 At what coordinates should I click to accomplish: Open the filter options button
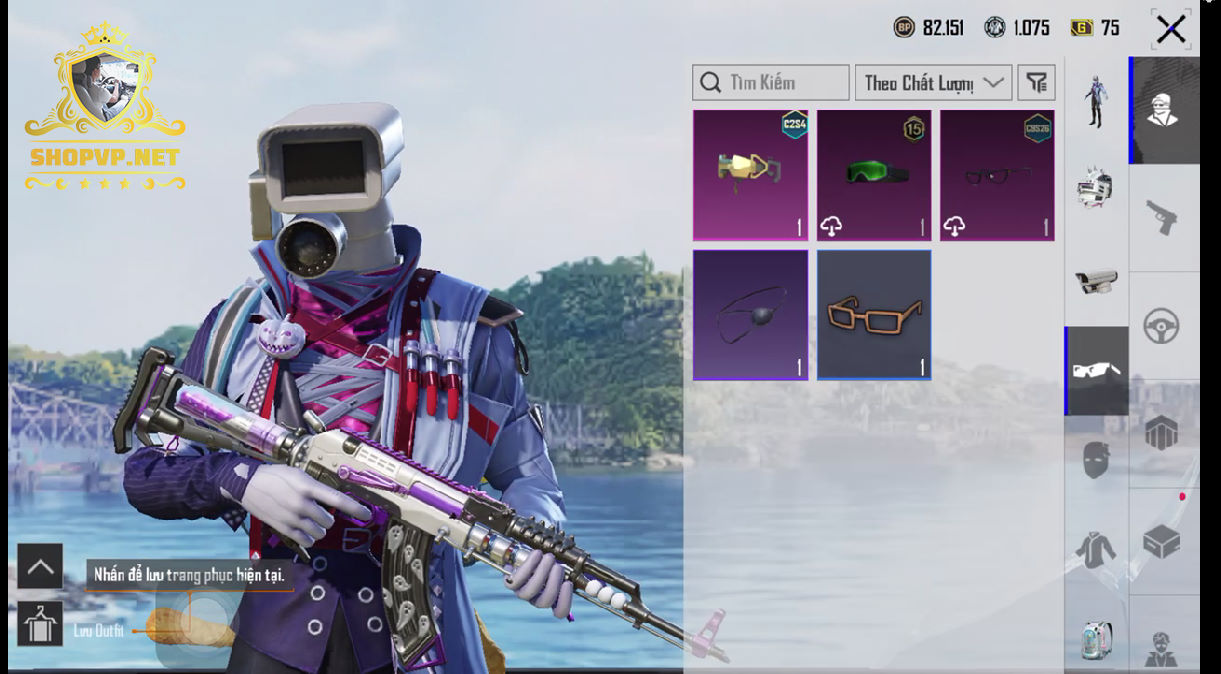click(x=1037, y=83)
